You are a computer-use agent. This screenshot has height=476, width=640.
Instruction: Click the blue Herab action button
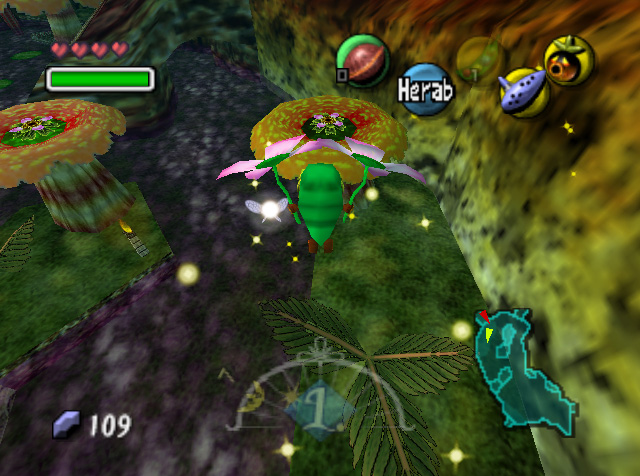click(427, 89)
